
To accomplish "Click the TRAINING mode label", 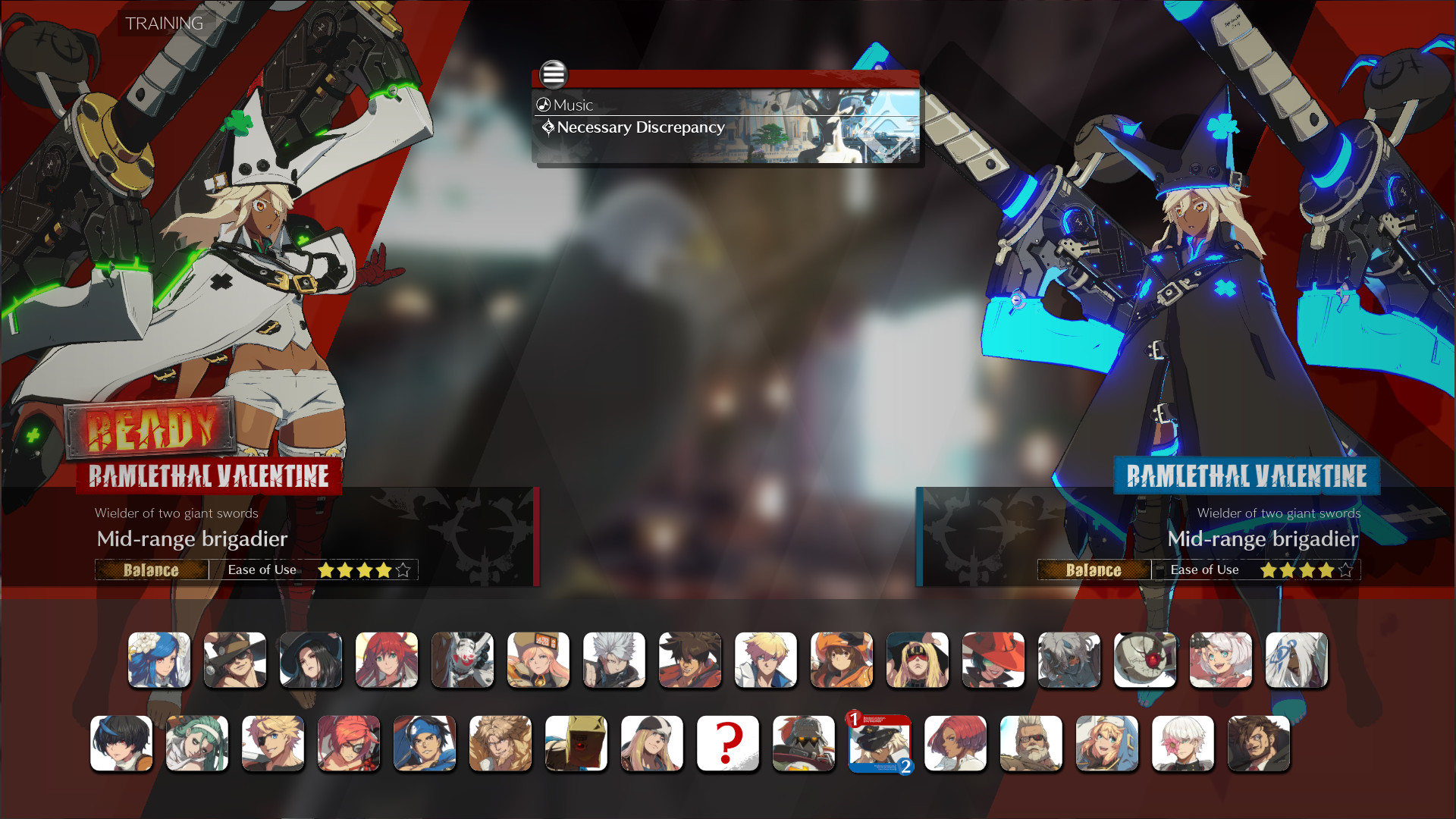I will 162,24.
